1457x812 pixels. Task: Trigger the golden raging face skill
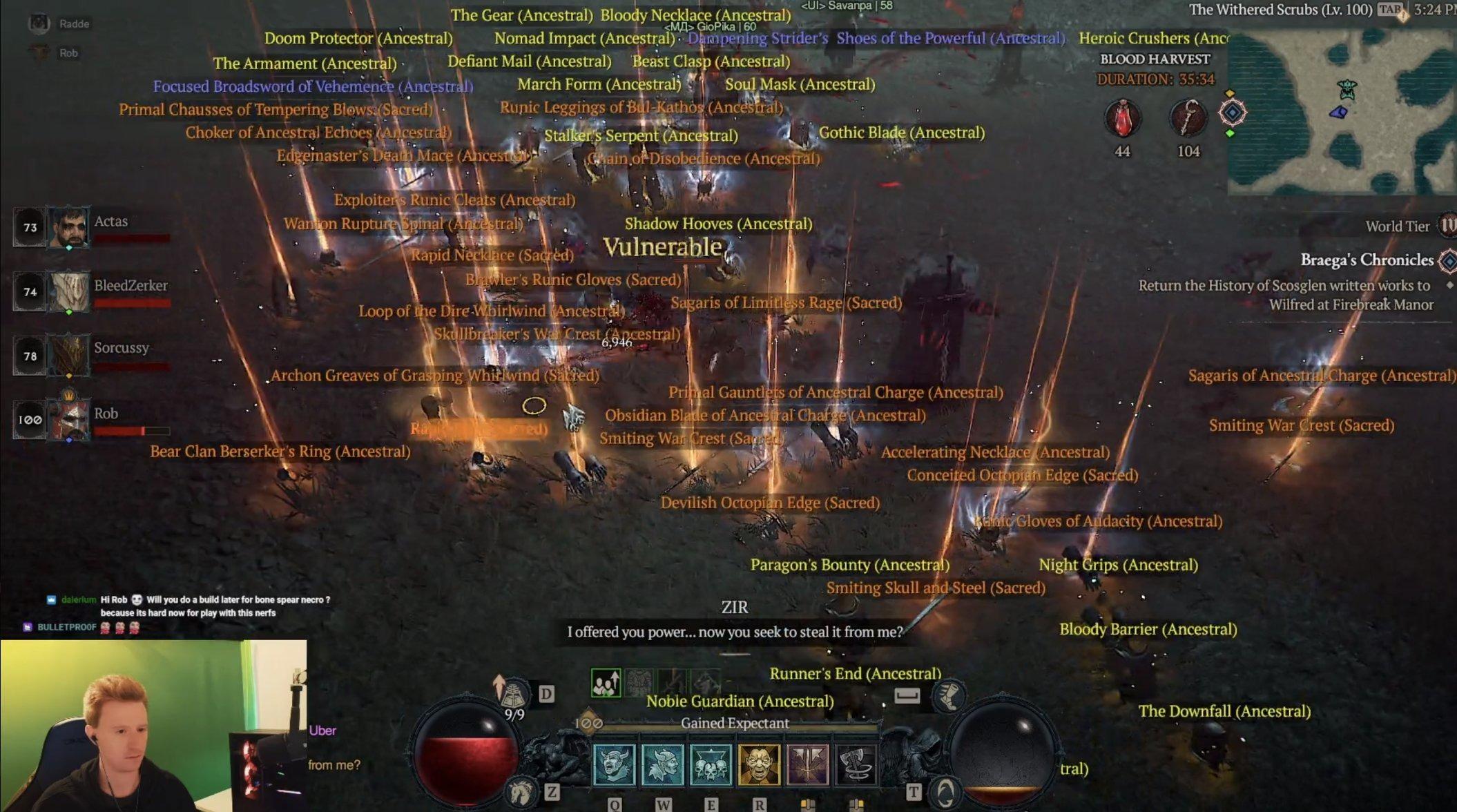tap(759, 764)
